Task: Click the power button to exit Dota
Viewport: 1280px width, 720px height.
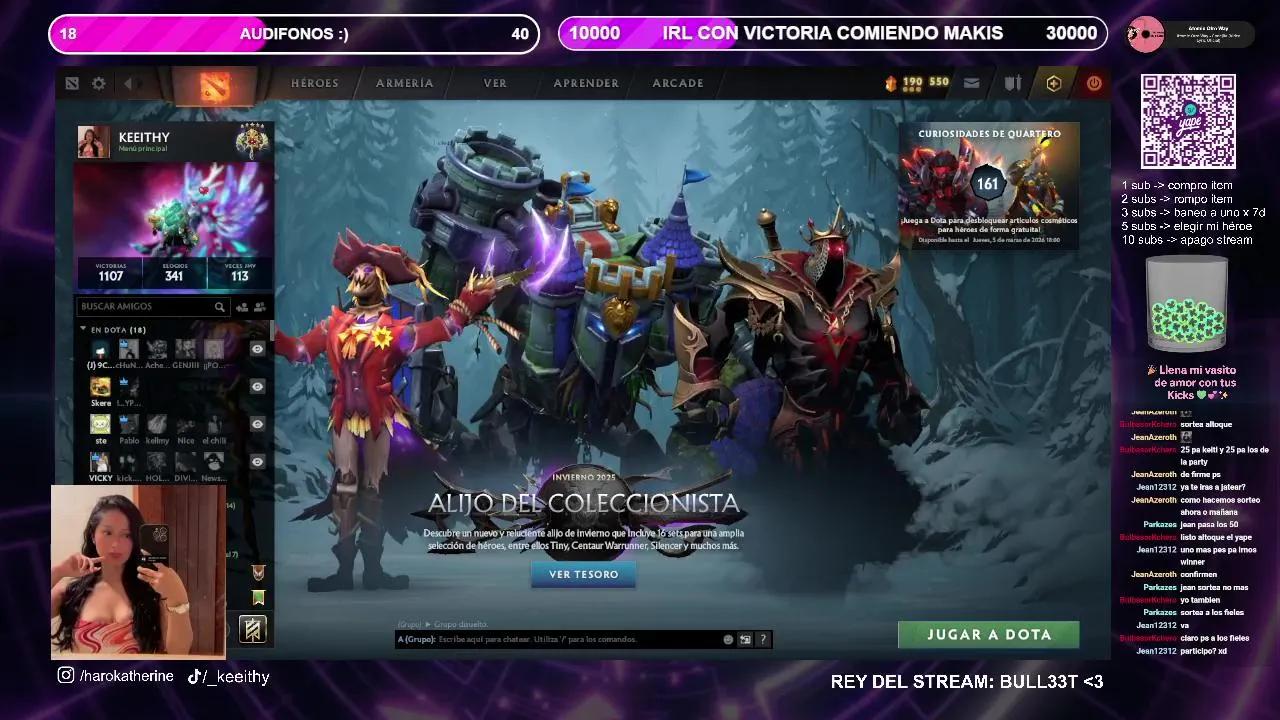Action: 1093,83
